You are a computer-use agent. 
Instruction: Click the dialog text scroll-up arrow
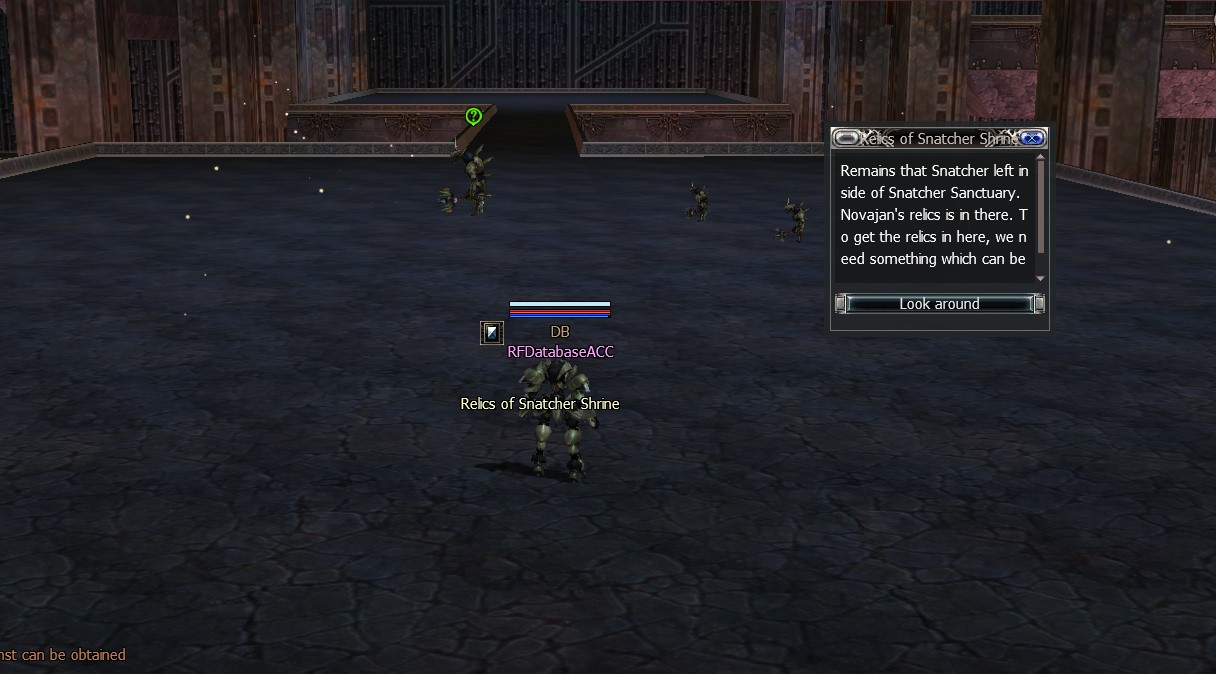1040,157
